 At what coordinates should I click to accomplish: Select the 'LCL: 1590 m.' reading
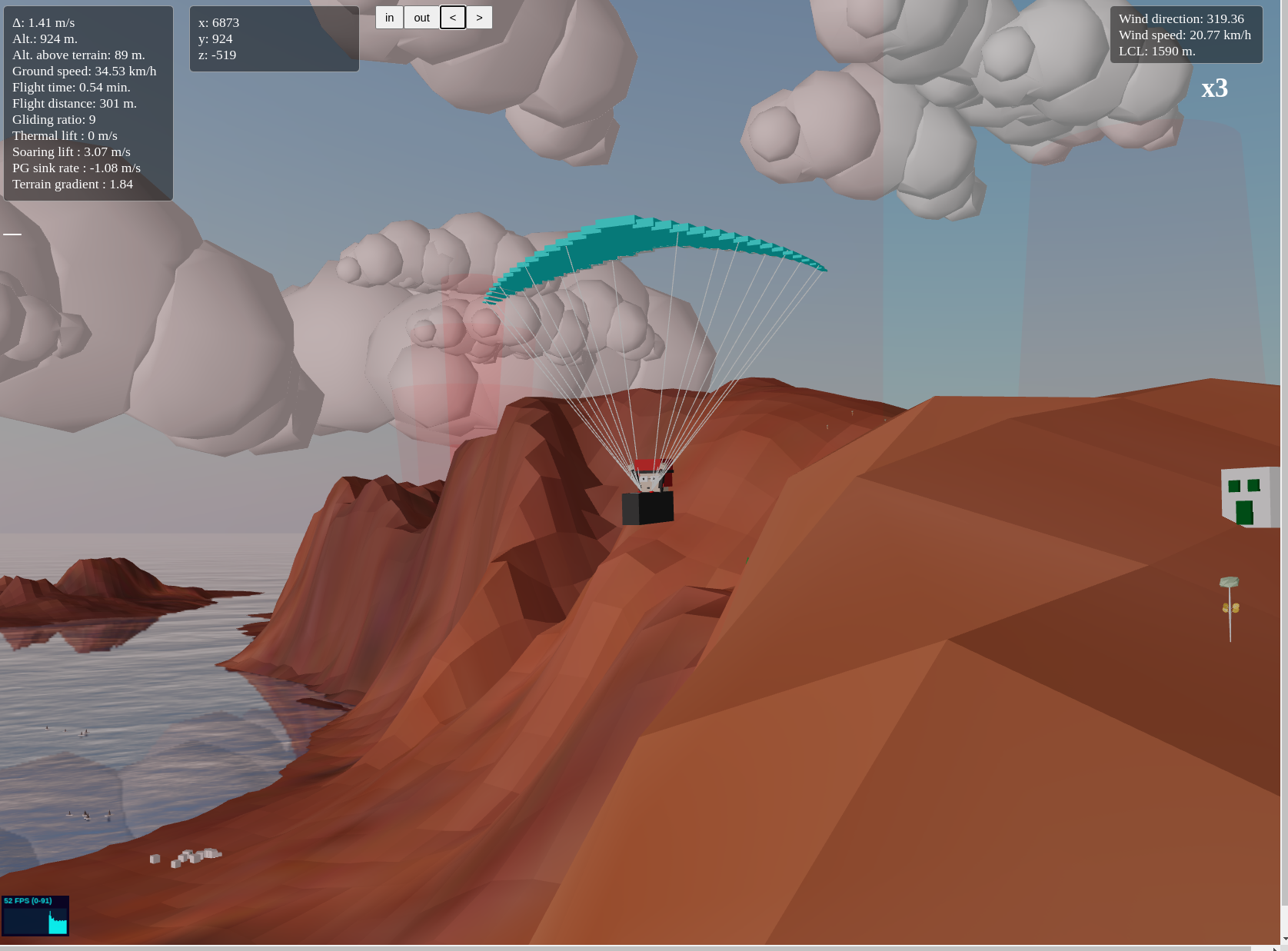pyautogui.click(x=1158, y=51)
